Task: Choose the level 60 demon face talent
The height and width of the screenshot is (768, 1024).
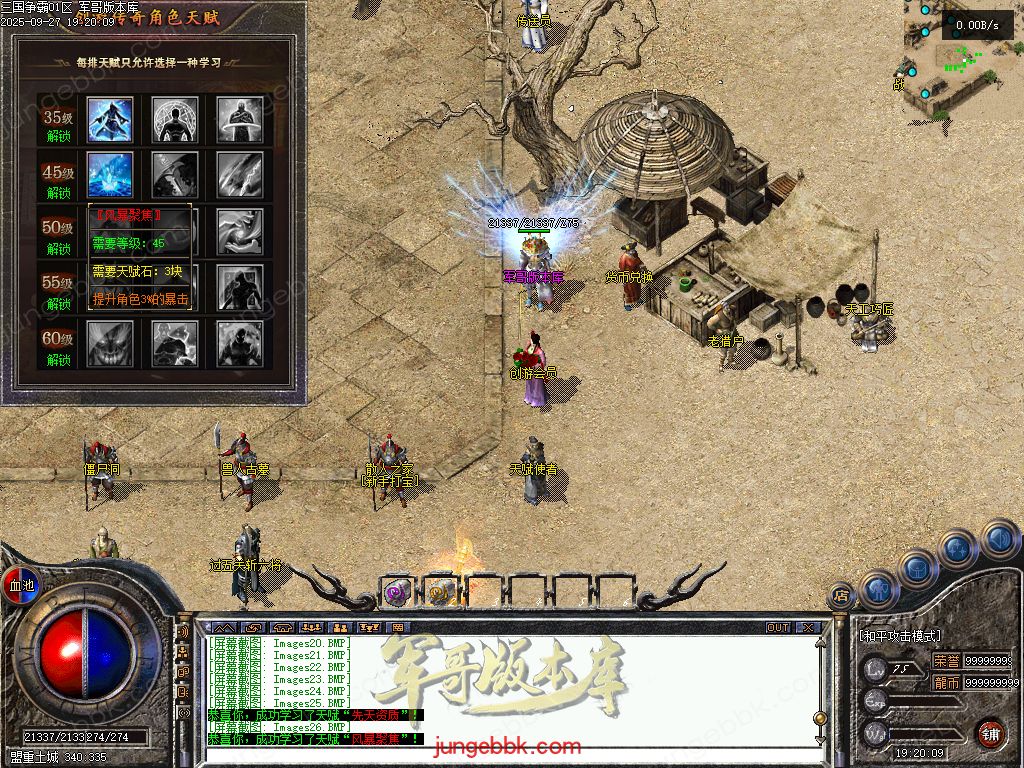Action: [x=110, y=342]
